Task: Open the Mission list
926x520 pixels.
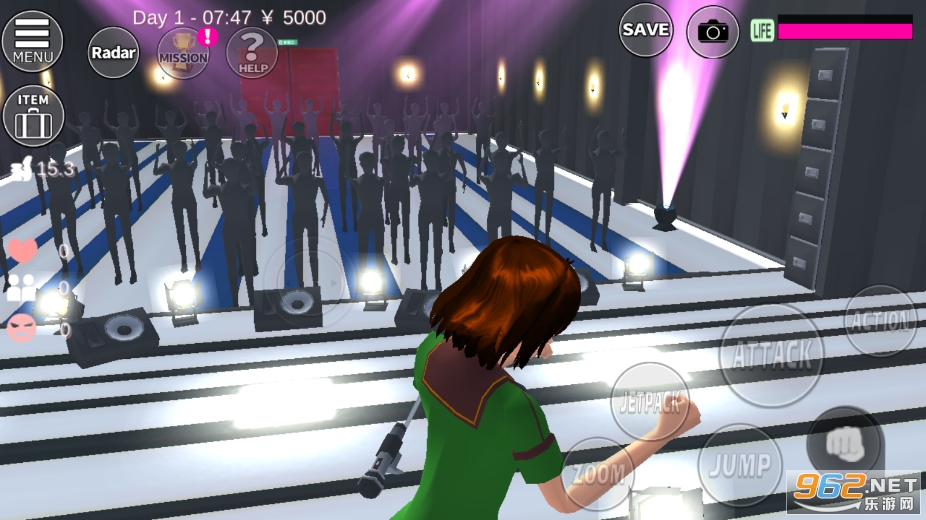Action: click(184, 52)
